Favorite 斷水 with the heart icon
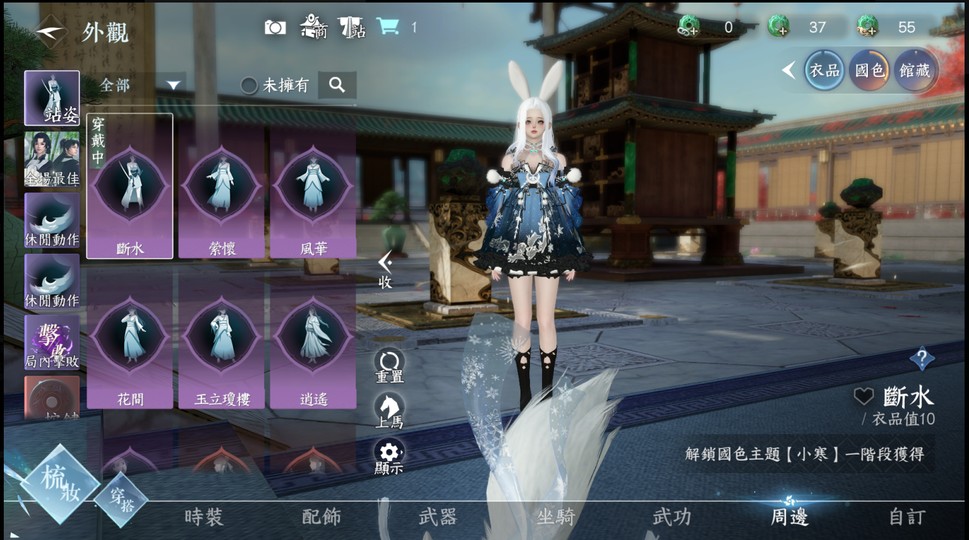This screenshot has width=969, height=540. (864, 396)
